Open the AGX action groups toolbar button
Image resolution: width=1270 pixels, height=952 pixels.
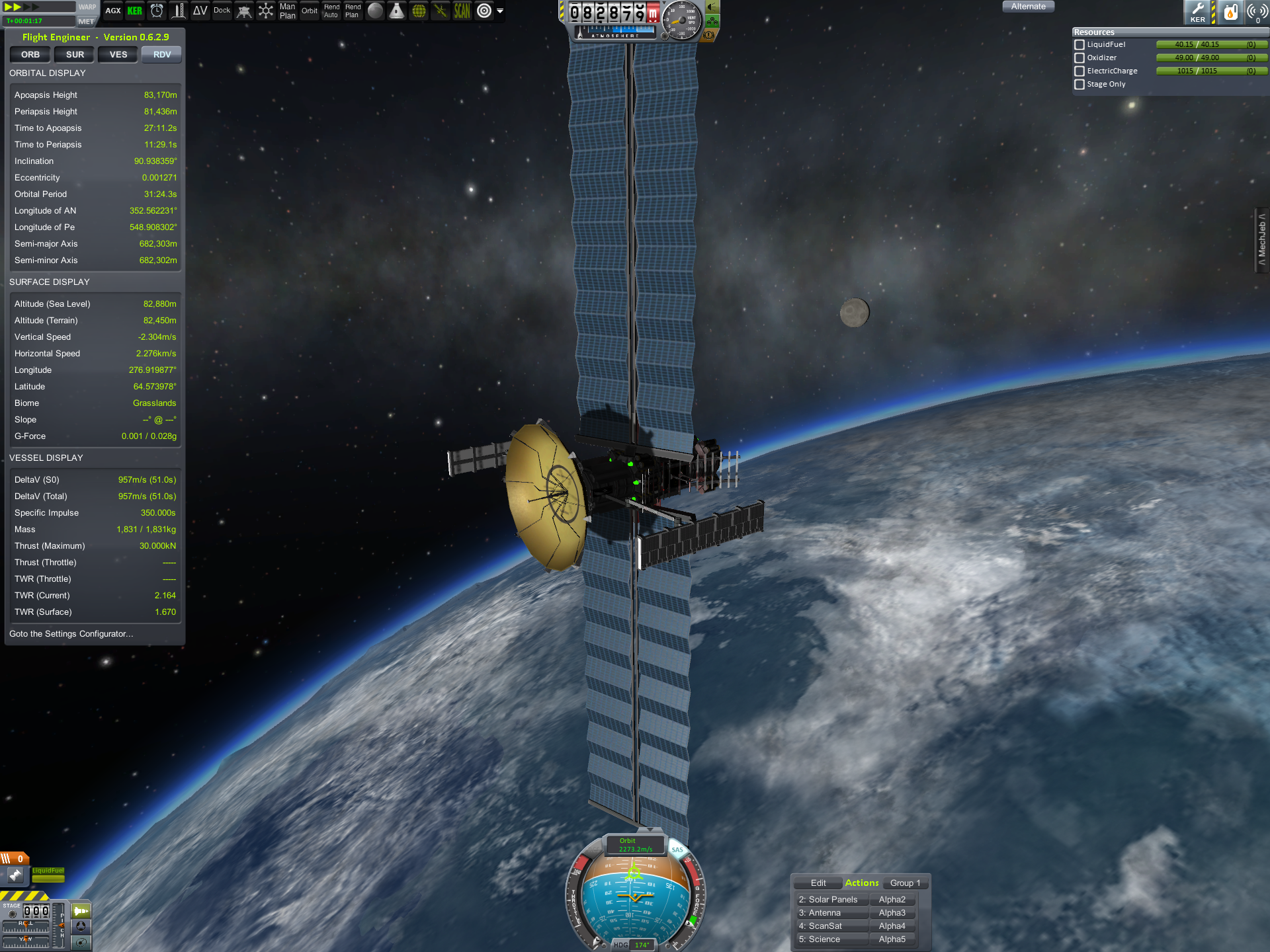(x=113, y=11)
